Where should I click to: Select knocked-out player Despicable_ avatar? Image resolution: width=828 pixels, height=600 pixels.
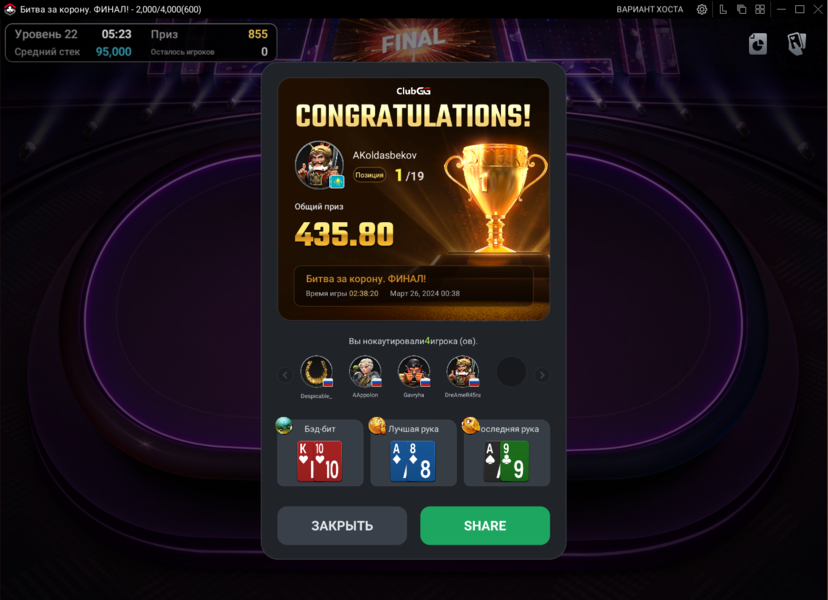tap(317, 372)
